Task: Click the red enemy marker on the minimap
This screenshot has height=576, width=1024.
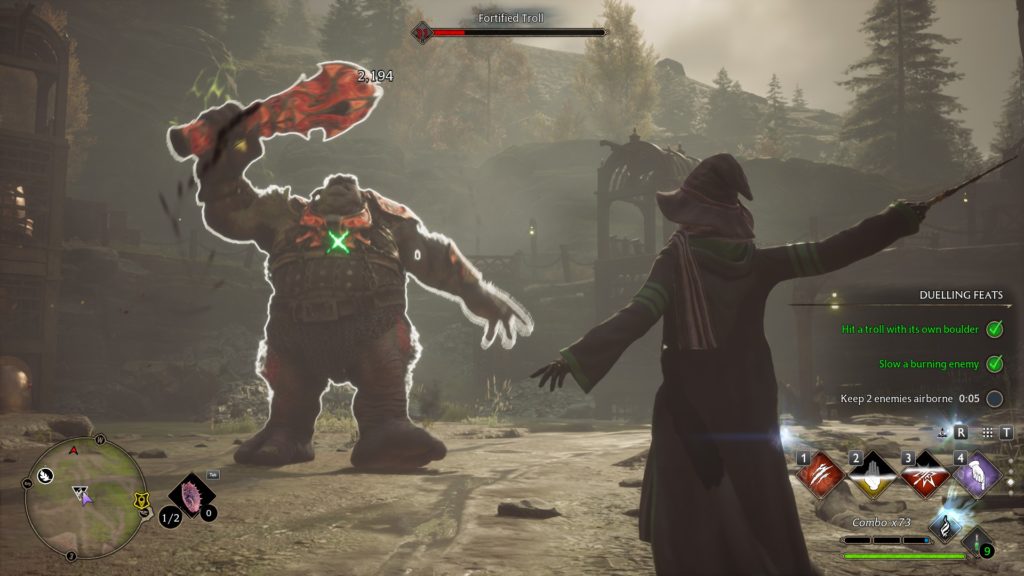Action: tap(71, 451)
